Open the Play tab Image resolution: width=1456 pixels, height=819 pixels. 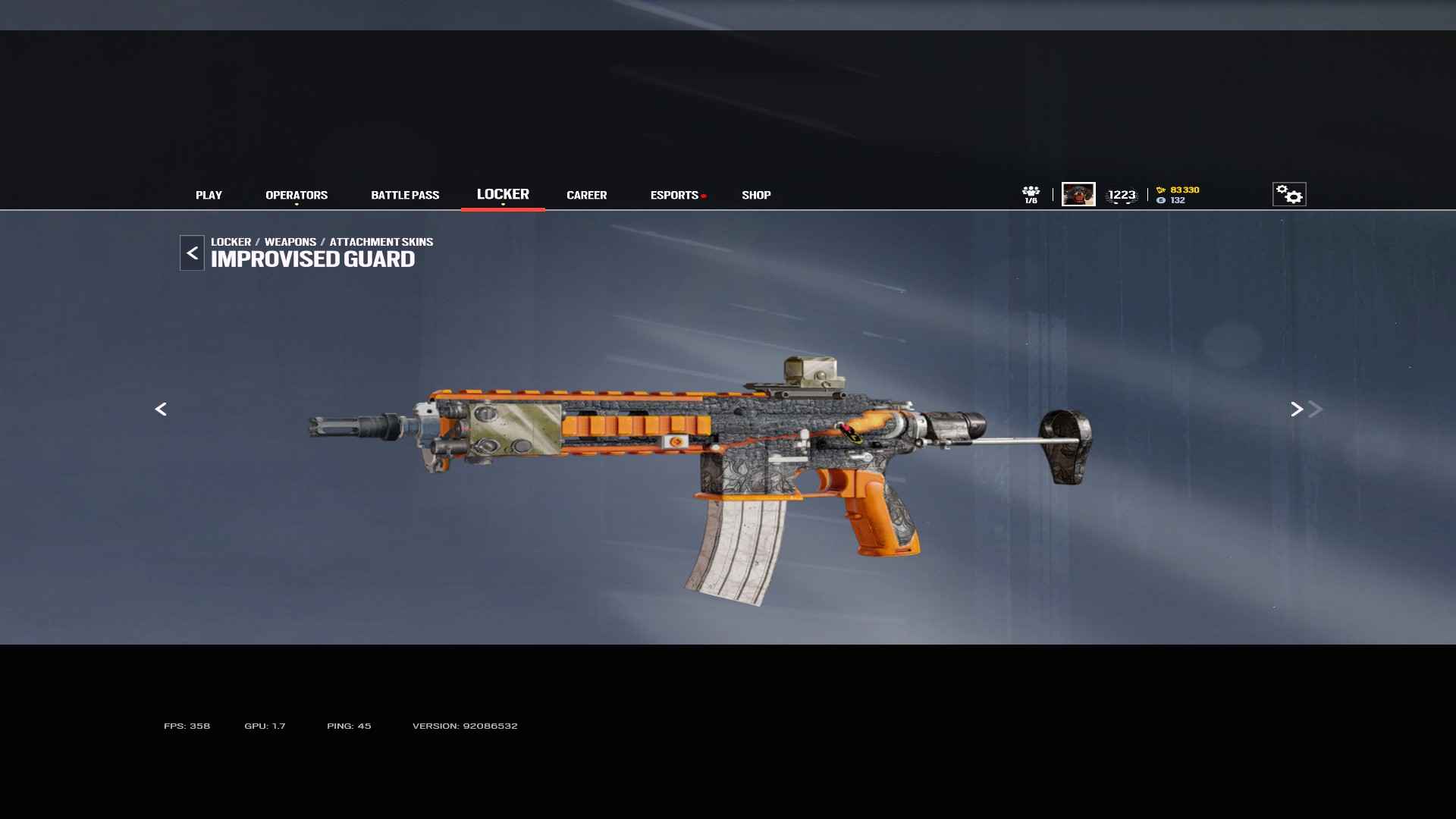209,196
